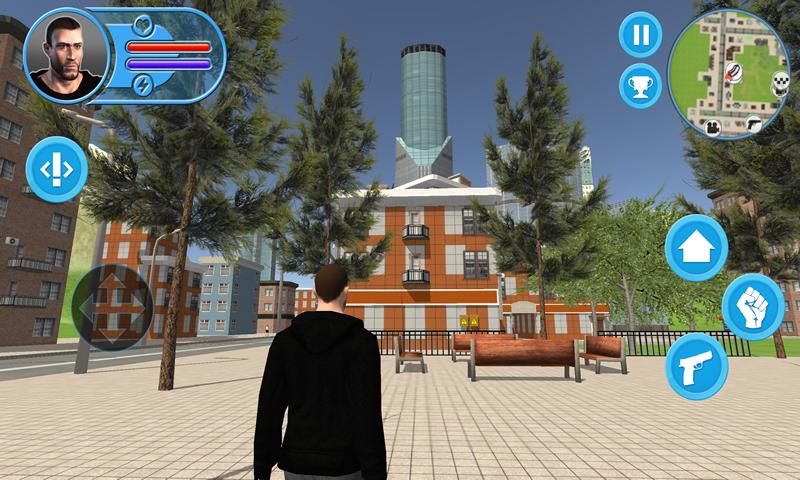Image resolution: width=800 pixels, height=480 pixels.
Task: Activate the left-right arrows button
Action: (56, 169)
